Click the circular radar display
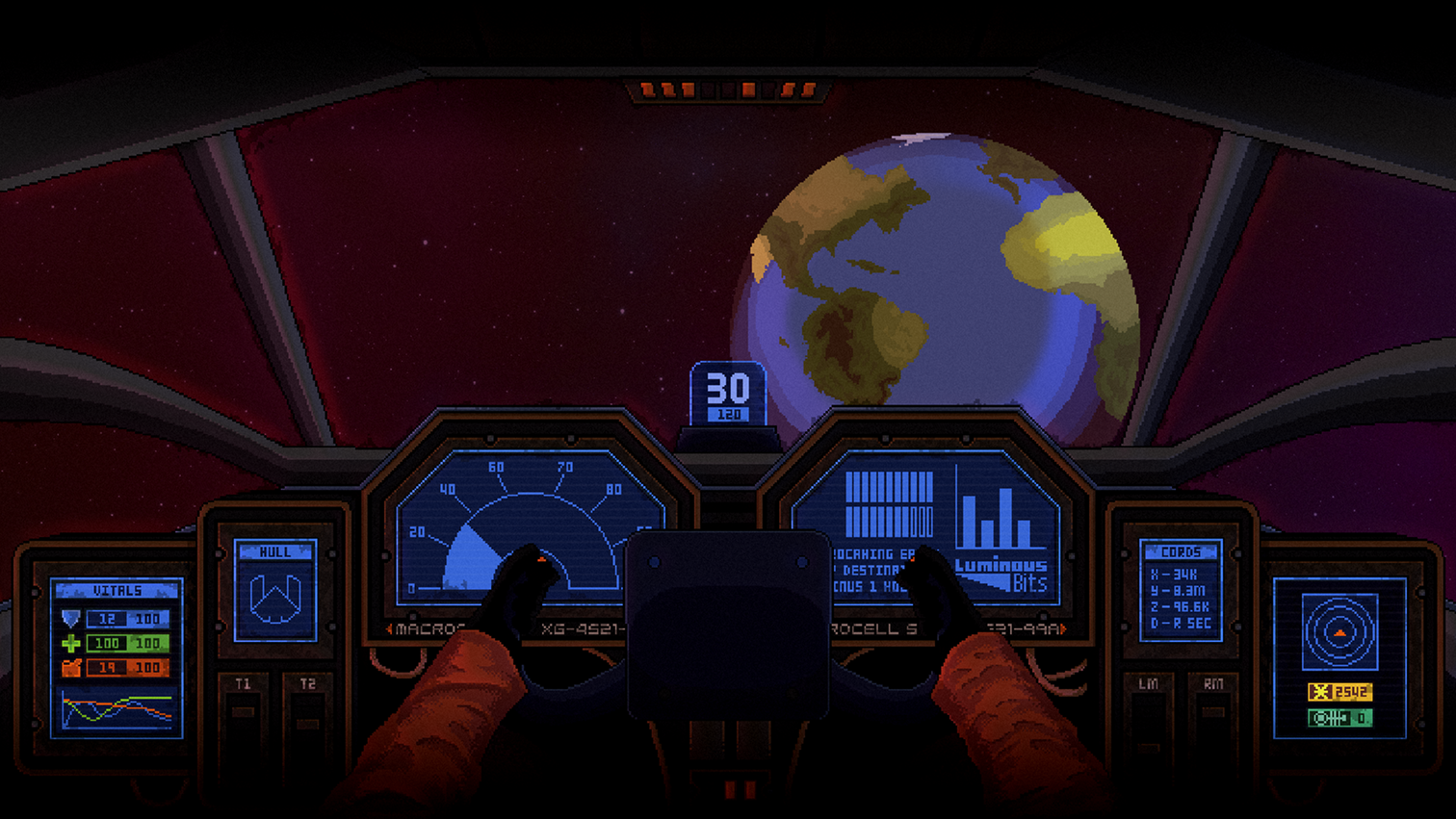The width and height of the screenshot is (1456, 819). click(1339, 632)
